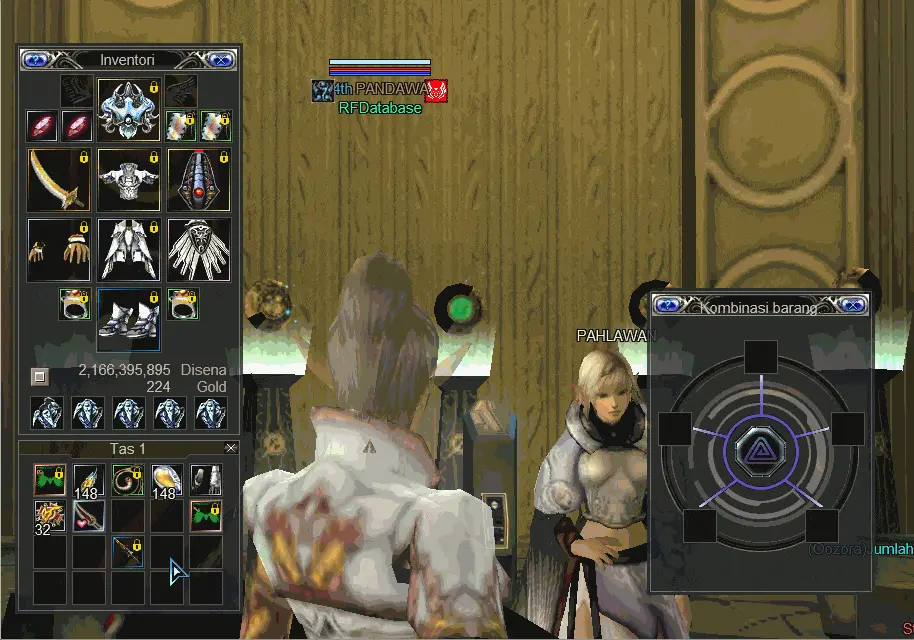Pick the golden spiral whip item in bag
Image resolution: width=914 pixels, height=640 pixels.
(x=127, y=480)
